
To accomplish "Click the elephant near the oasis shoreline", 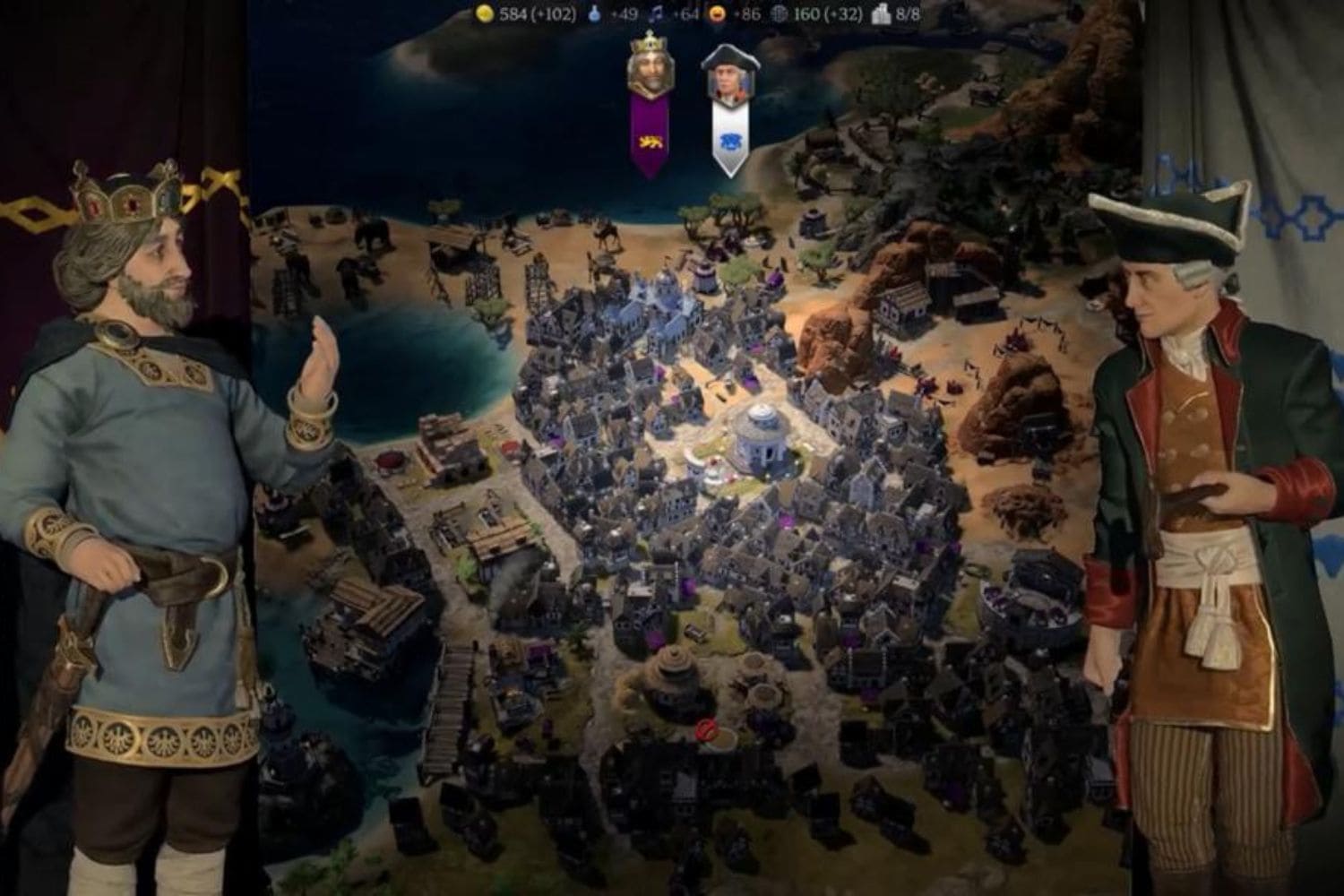I will tap(371, 236).
